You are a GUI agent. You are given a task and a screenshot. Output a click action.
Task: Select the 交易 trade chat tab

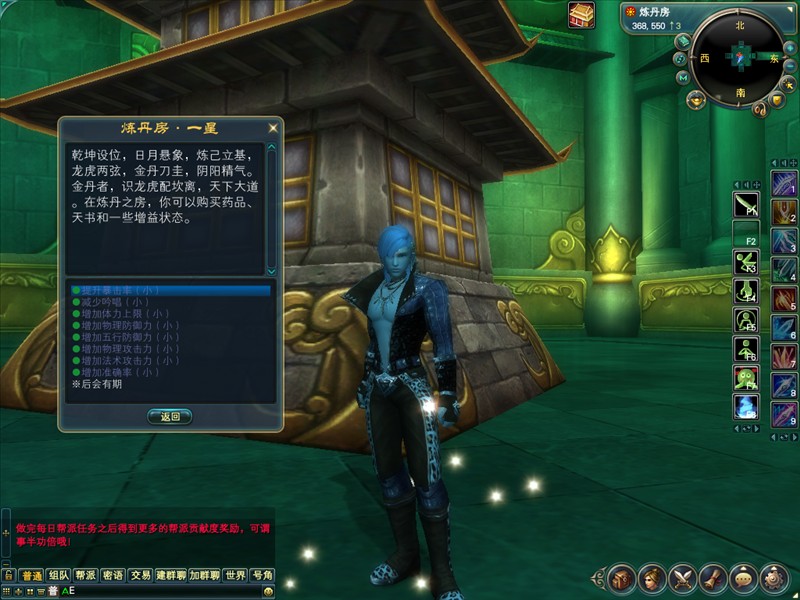pos(141,576)
